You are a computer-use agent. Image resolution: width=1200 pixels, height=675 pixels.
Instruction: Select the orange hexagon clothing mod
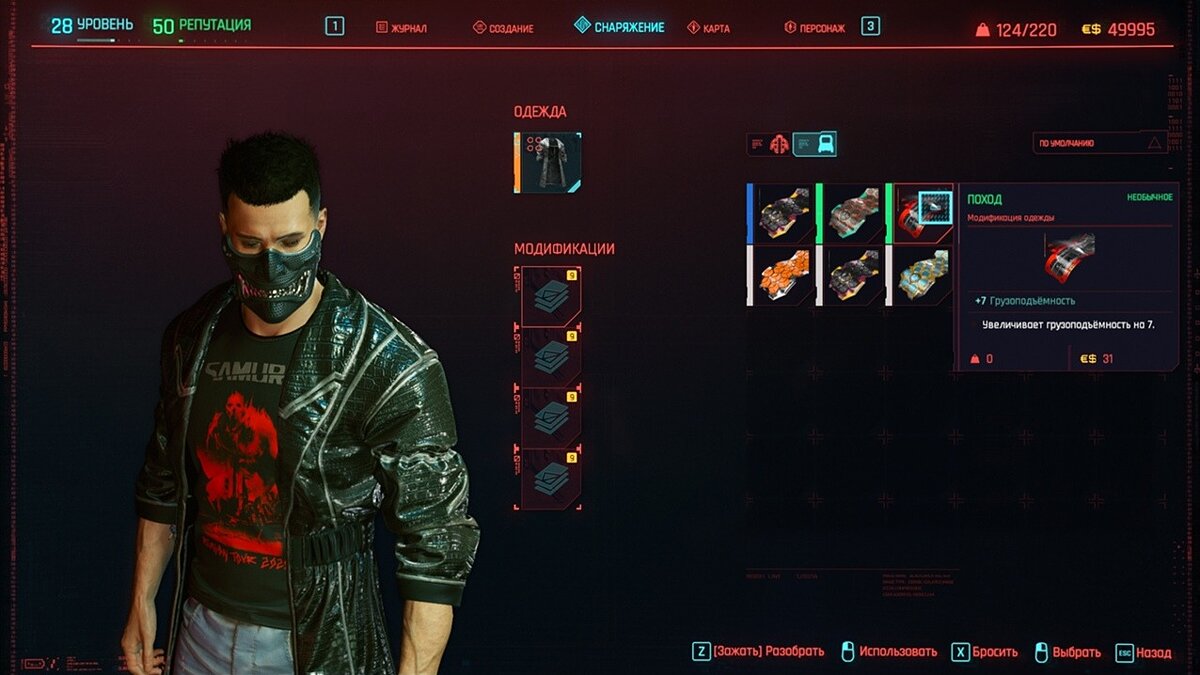pyautogui.click(x=783, y=275)
